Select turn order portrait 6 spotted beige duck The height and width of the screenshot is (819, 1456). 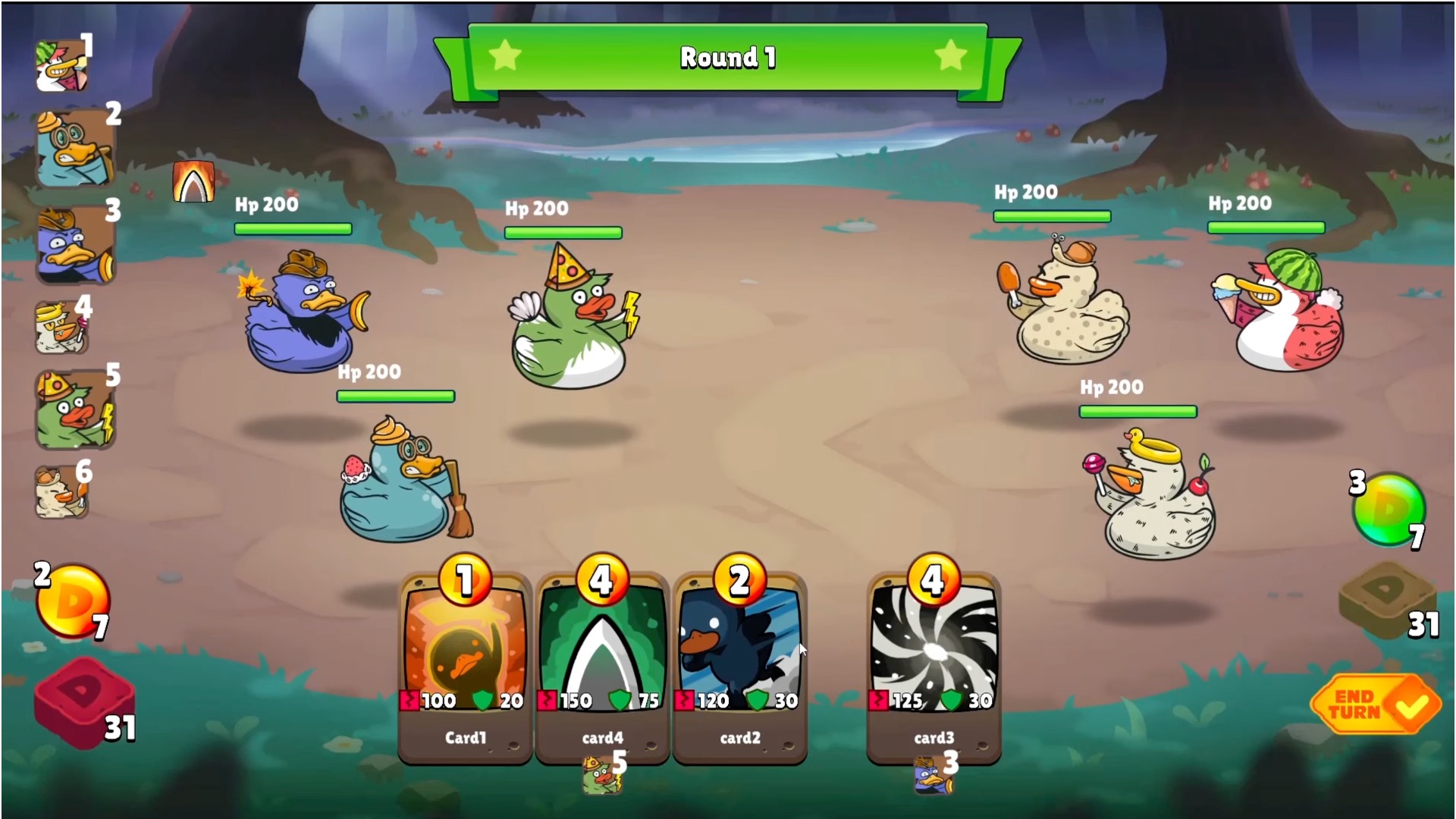coord(61,493)
